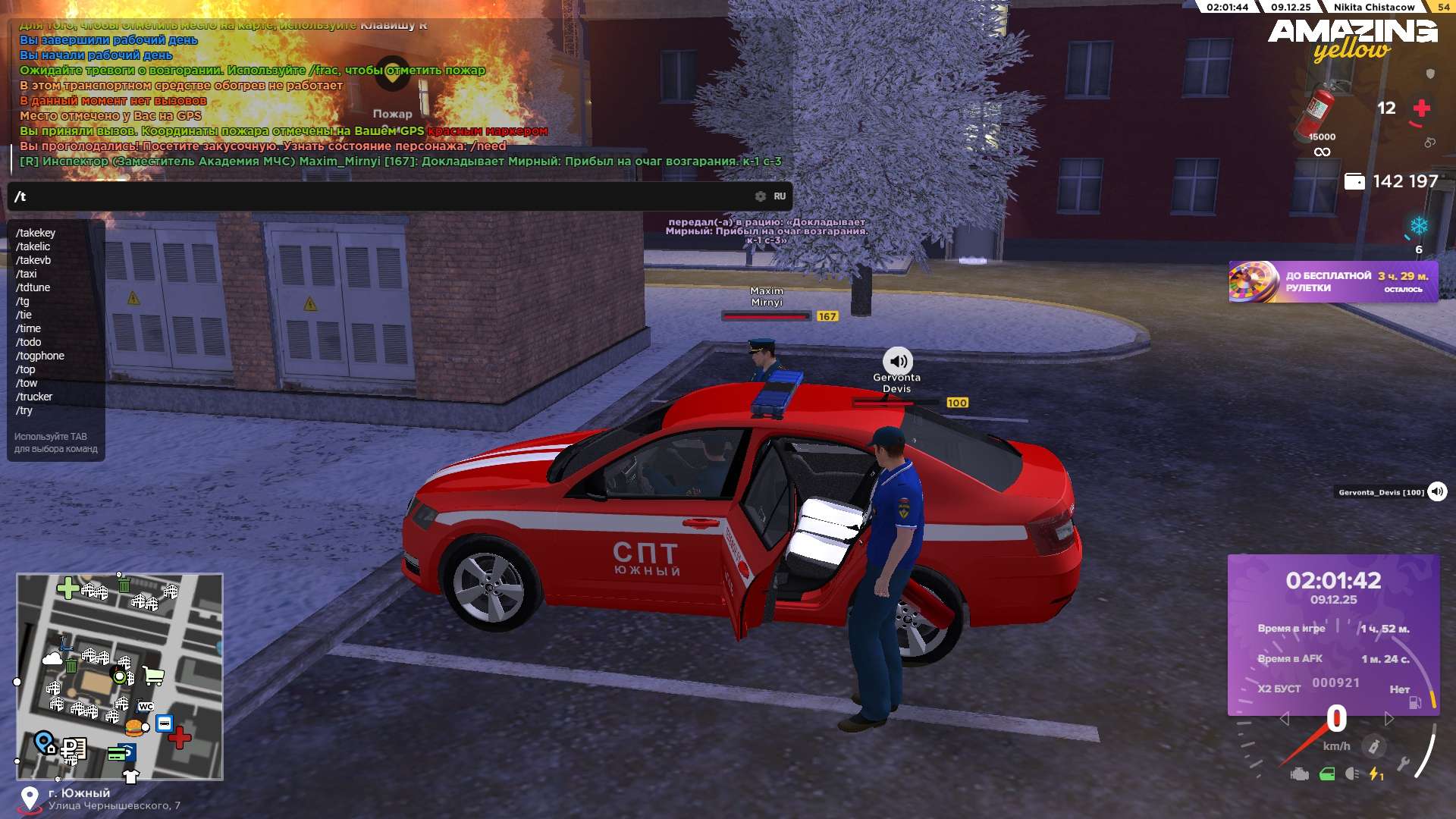Select the /takekey command suggestion
Image resolution: width=1456 pixels, height=819 pixels.
pyautogui.click(x=36, y=233)
